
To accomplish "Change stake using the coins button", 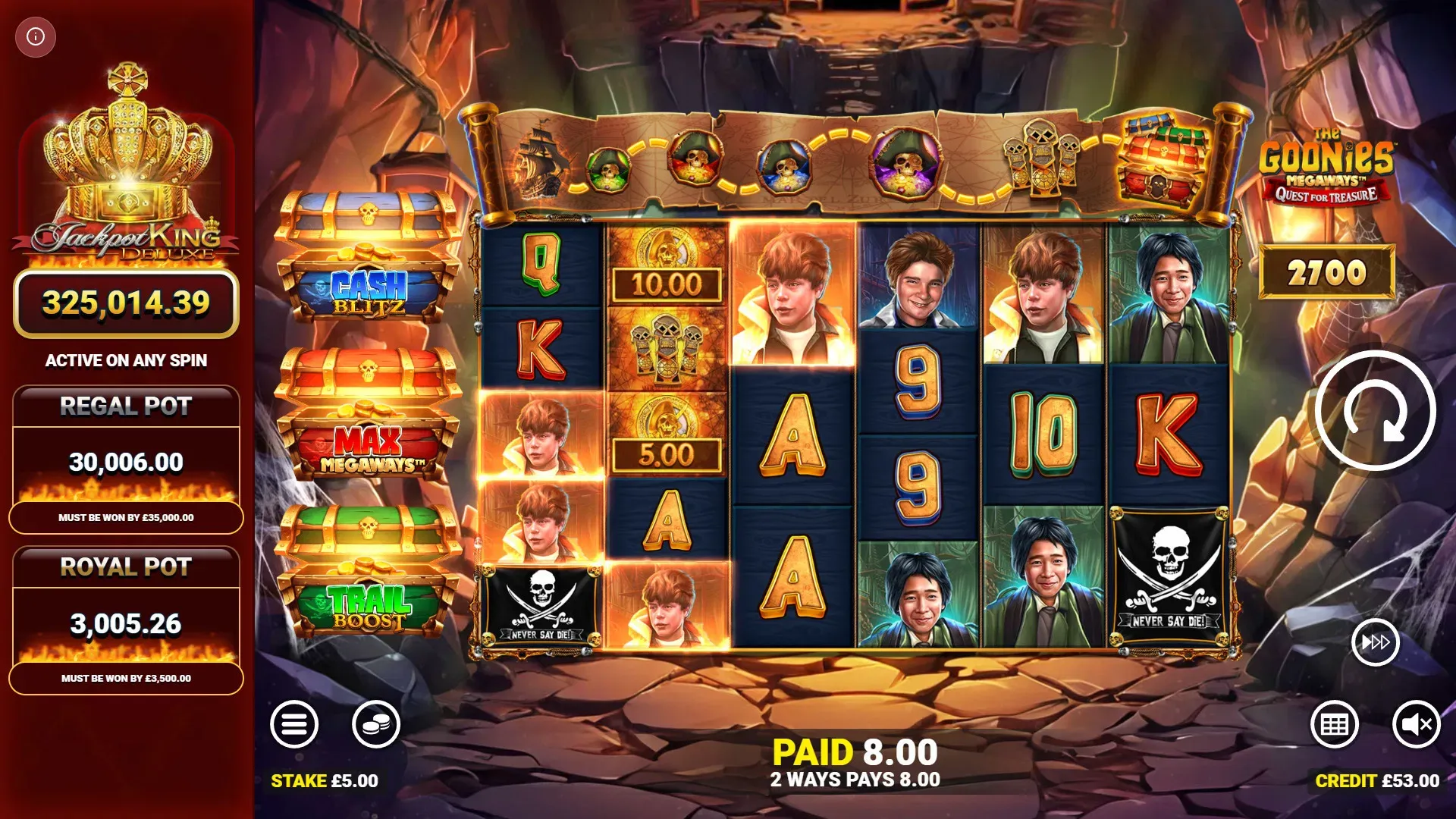I will pyautogui.click(x=376, y=724).
